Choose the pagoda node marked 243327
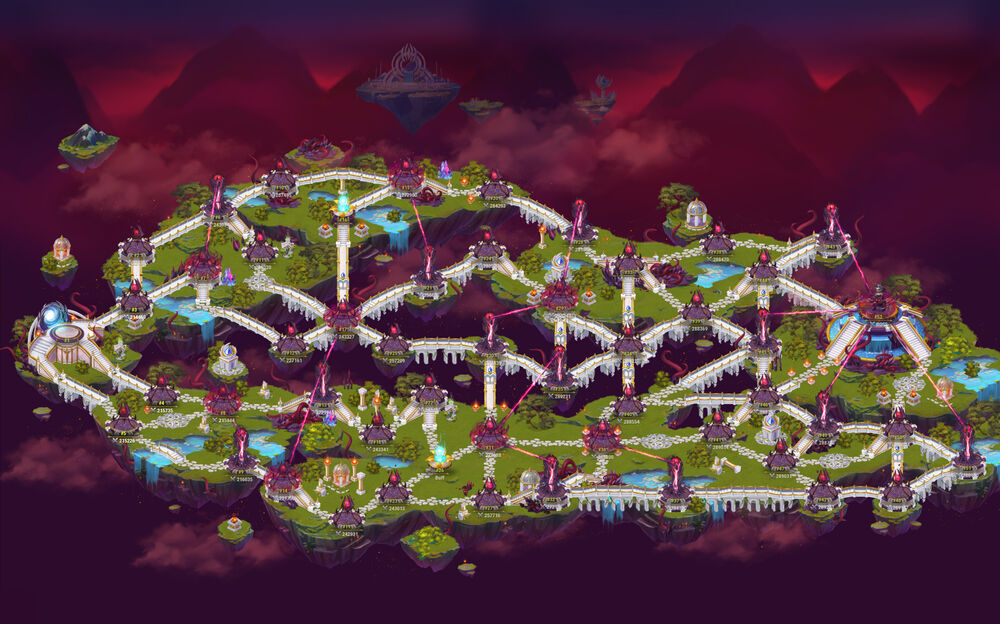Screen dimensions: 1000x624 point(343,314)
